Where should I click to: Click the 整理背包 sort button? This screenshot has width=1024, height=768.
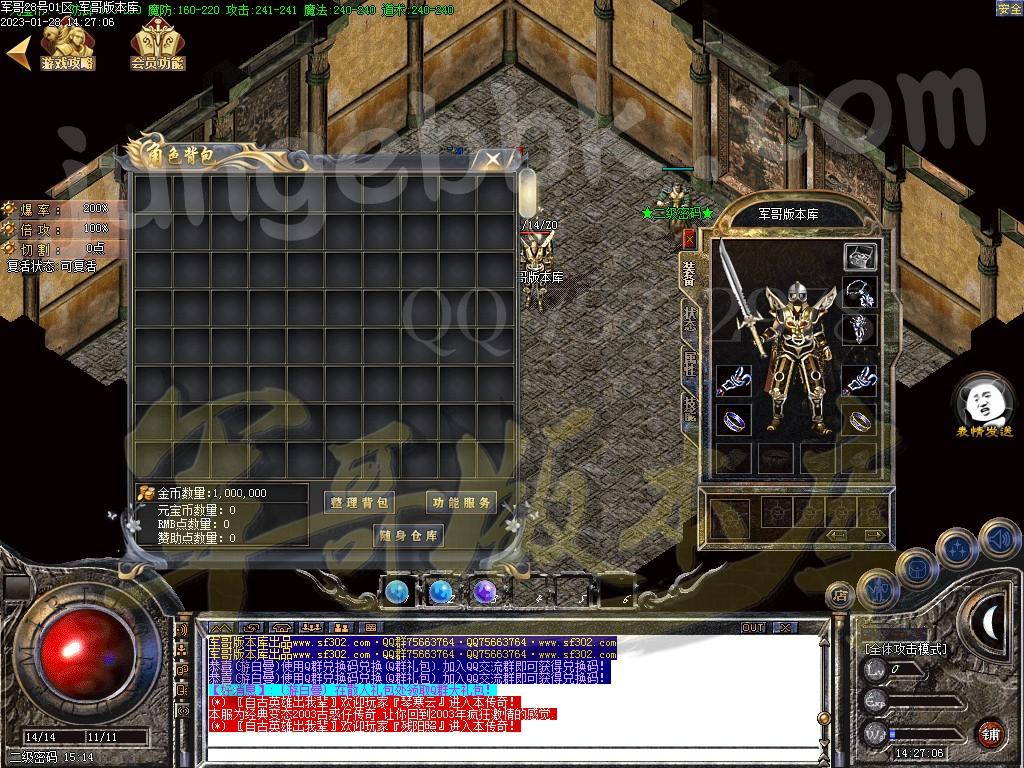pyautogui.click(x=360, y=502)
